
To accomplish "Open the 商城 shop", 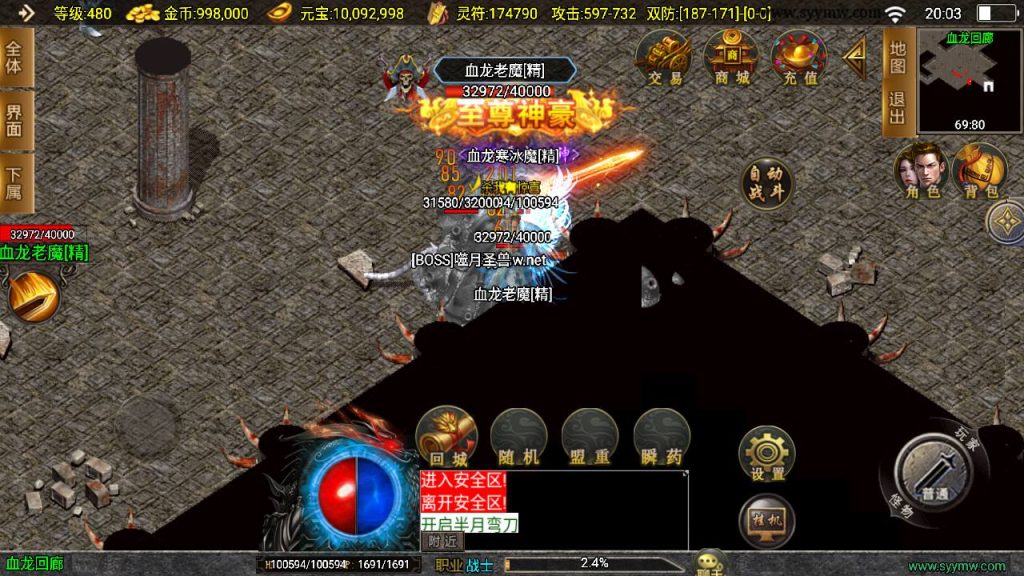I will (x=730, y=58).
